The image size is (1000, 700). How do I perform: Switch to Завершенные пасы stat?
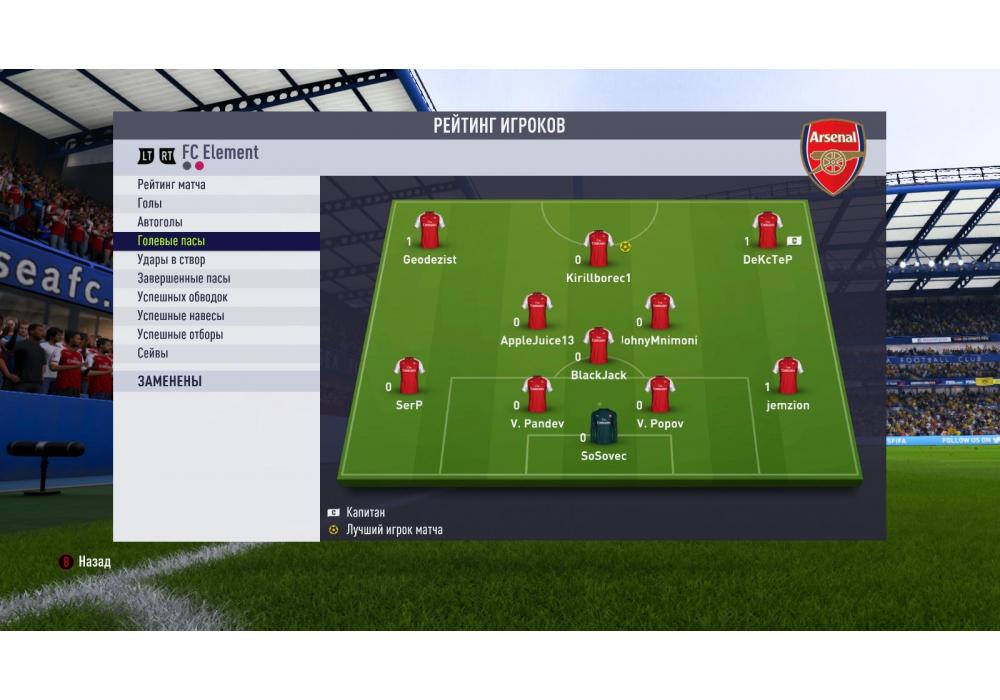point(184,279)
